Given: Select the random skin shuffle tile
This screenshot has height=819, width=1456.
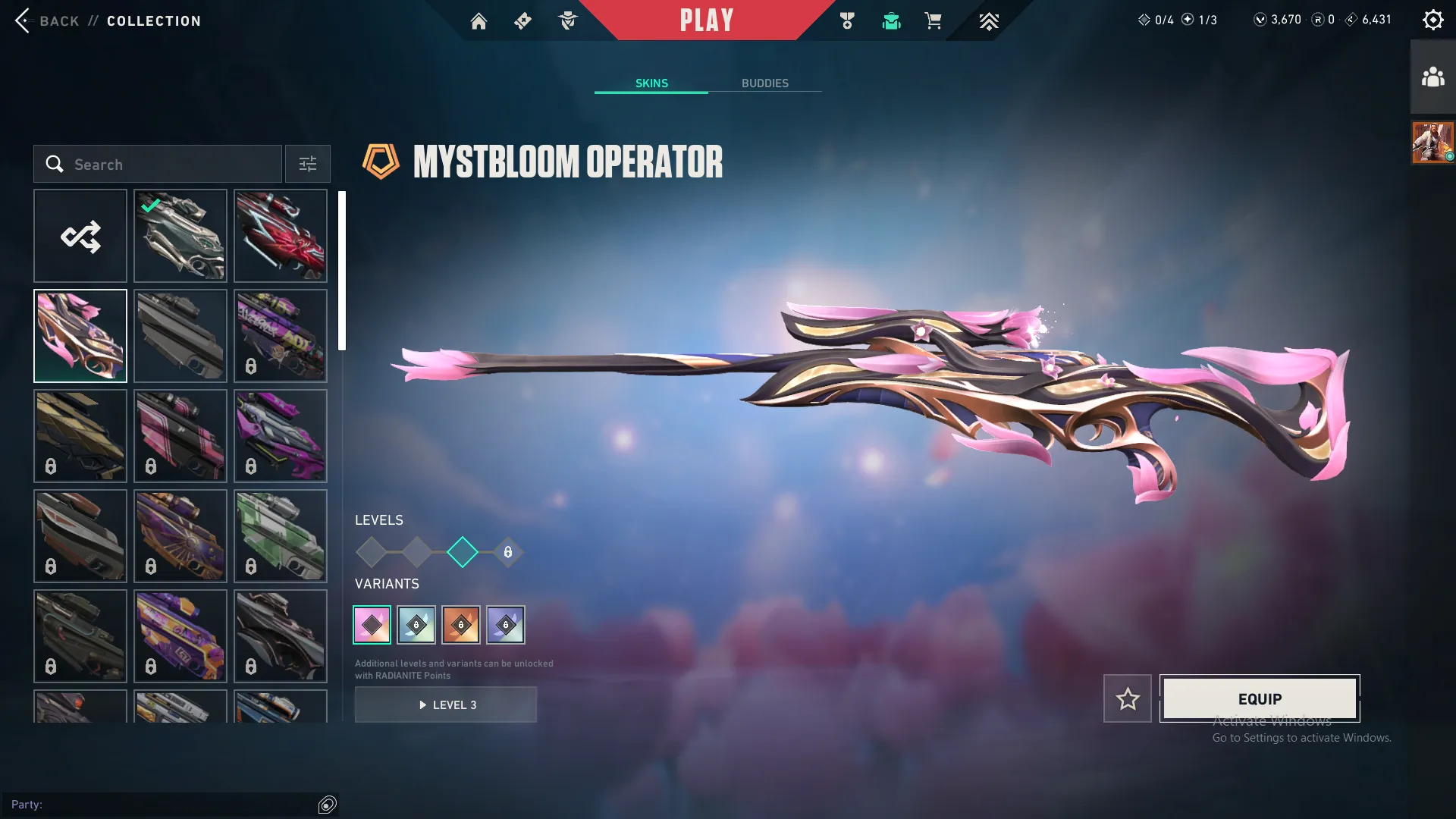Looking at the screenshot, I should [x=80, y=236].
